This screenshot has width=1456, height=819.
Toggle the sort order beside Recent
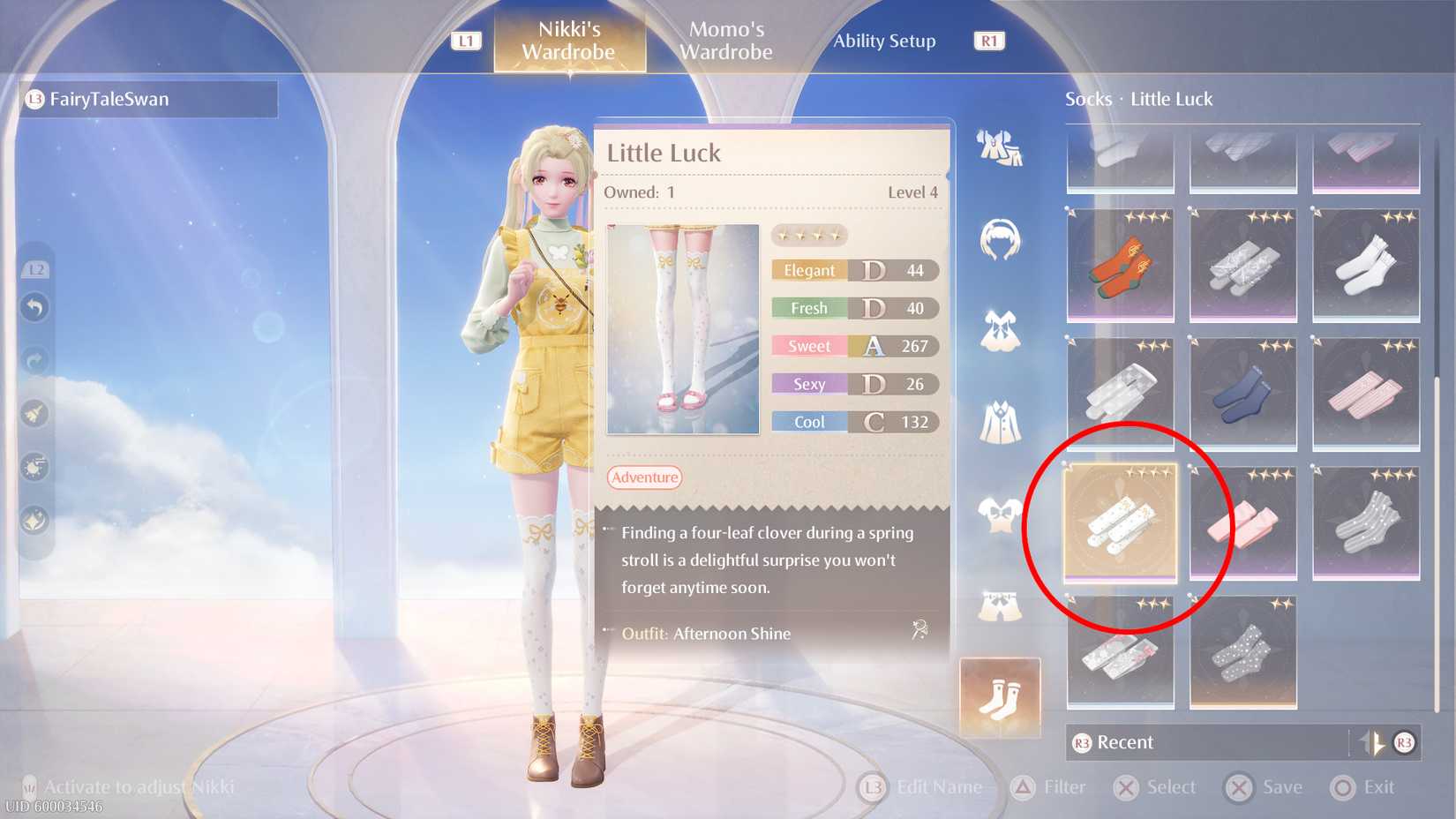point(1374,742)
